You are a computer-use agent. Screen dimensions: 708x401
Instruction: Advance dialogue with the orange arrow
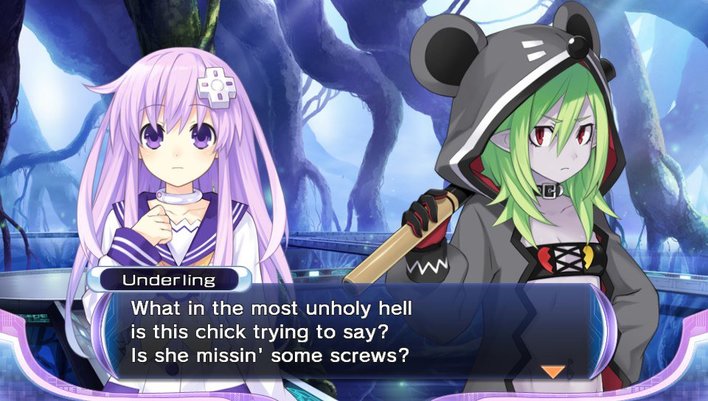click(x=552, y=371)
